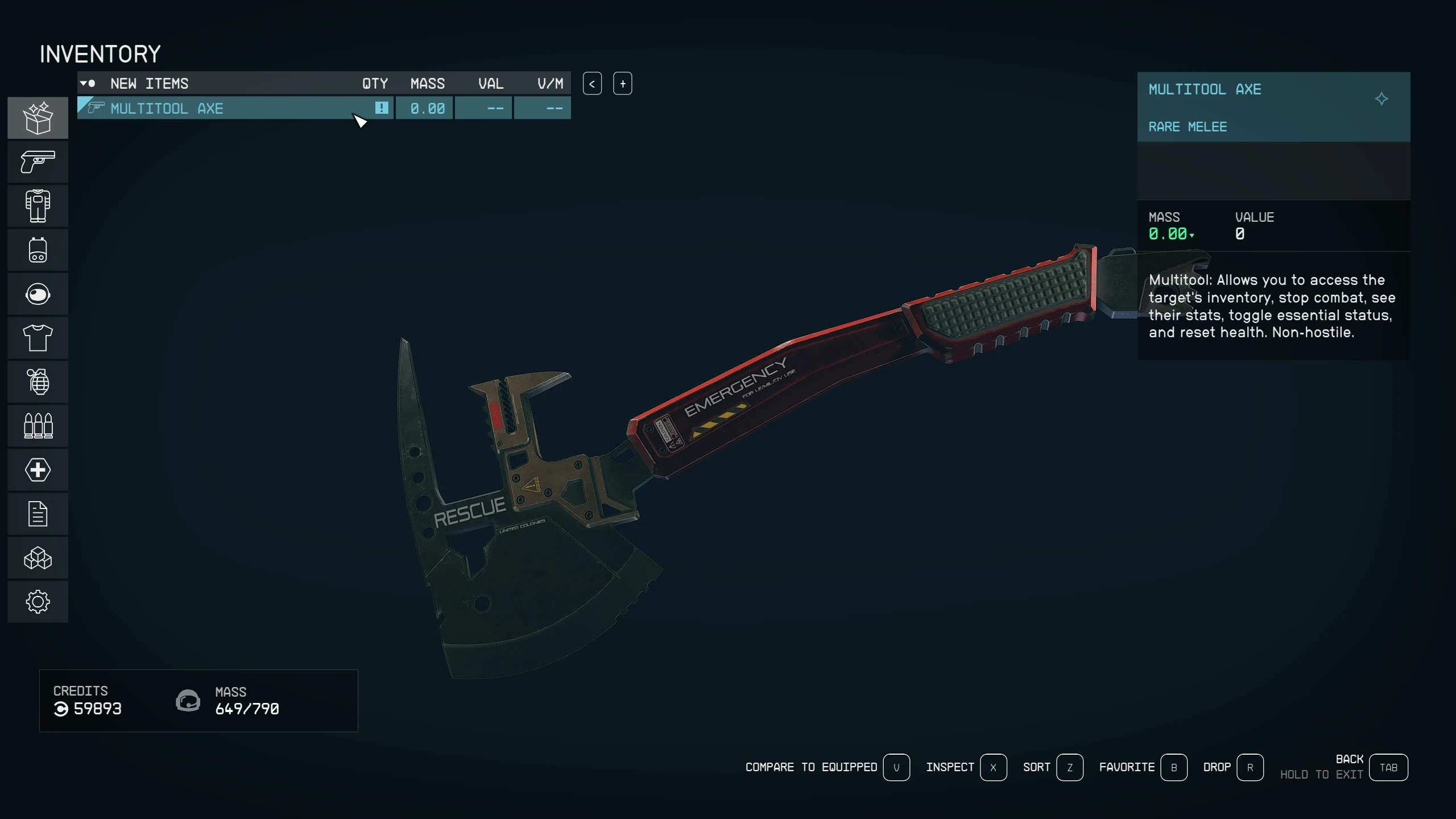Select the Multitool Axe inventory row
The height and width of the screenshot is (819, 1456).
click(227, 108)
